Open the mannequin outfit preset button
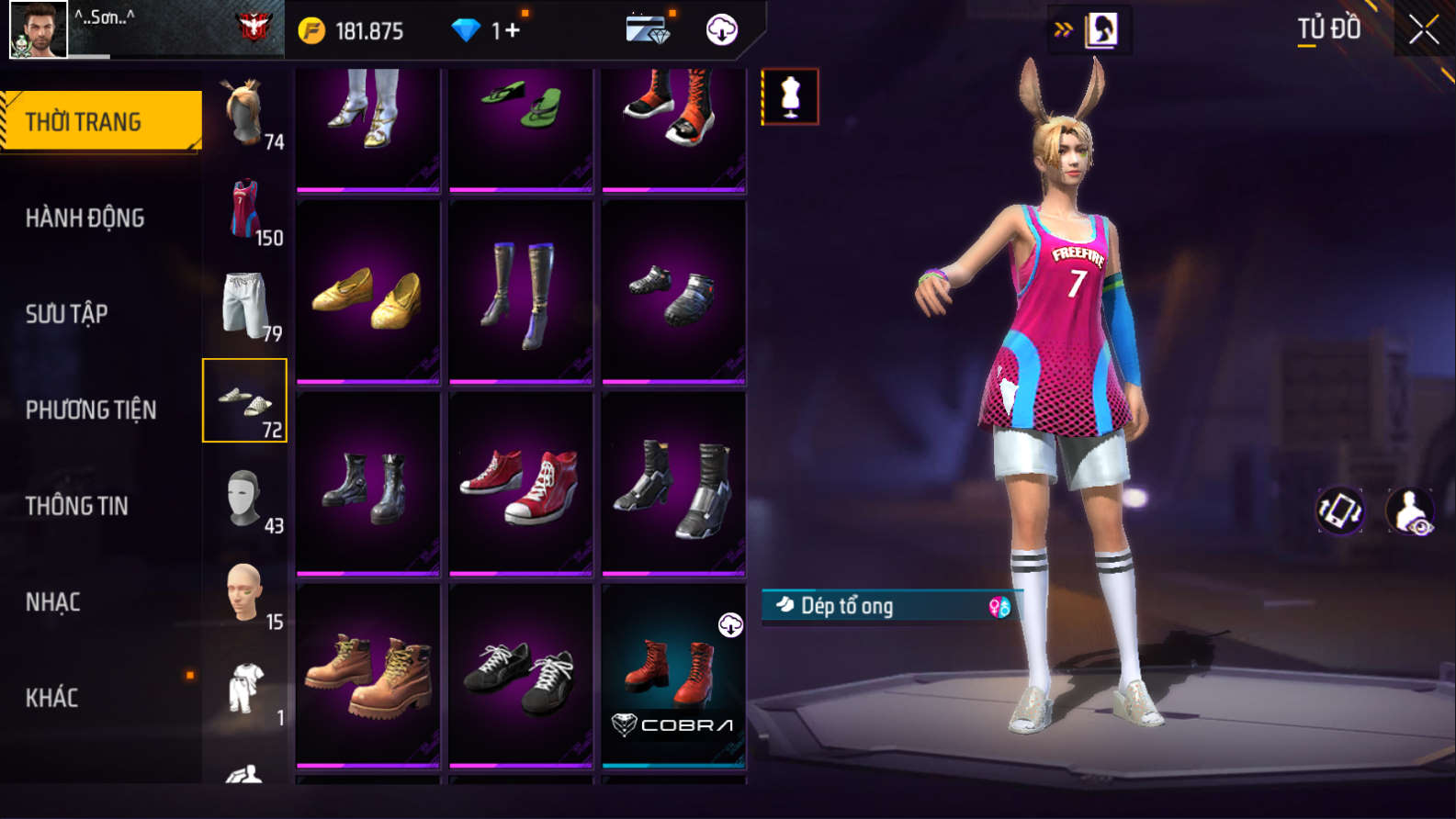 click(790, 96)
